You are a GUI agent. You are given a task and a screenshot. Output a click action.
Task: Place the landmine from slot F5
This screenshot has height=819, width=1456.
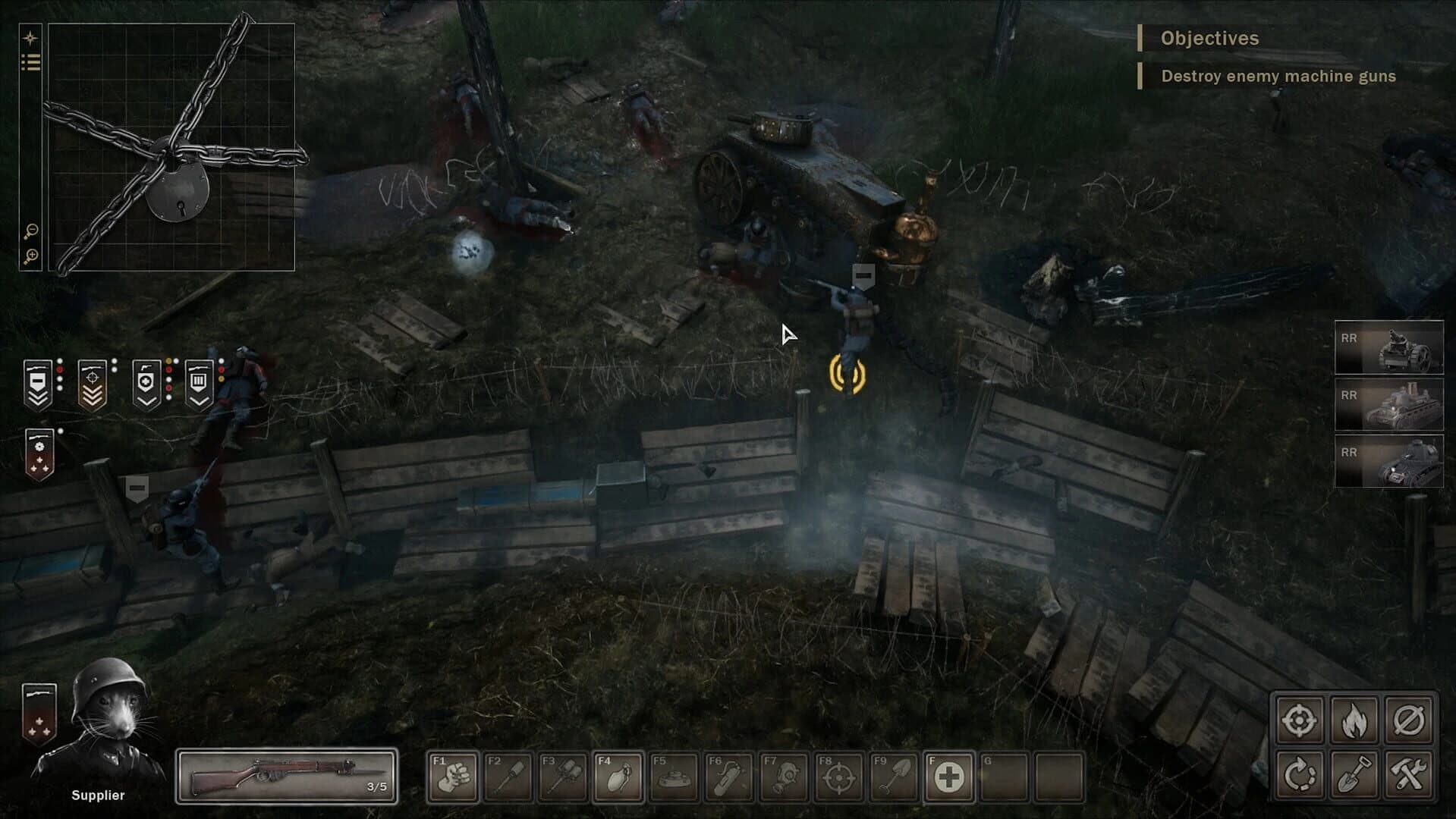[675, 776]
